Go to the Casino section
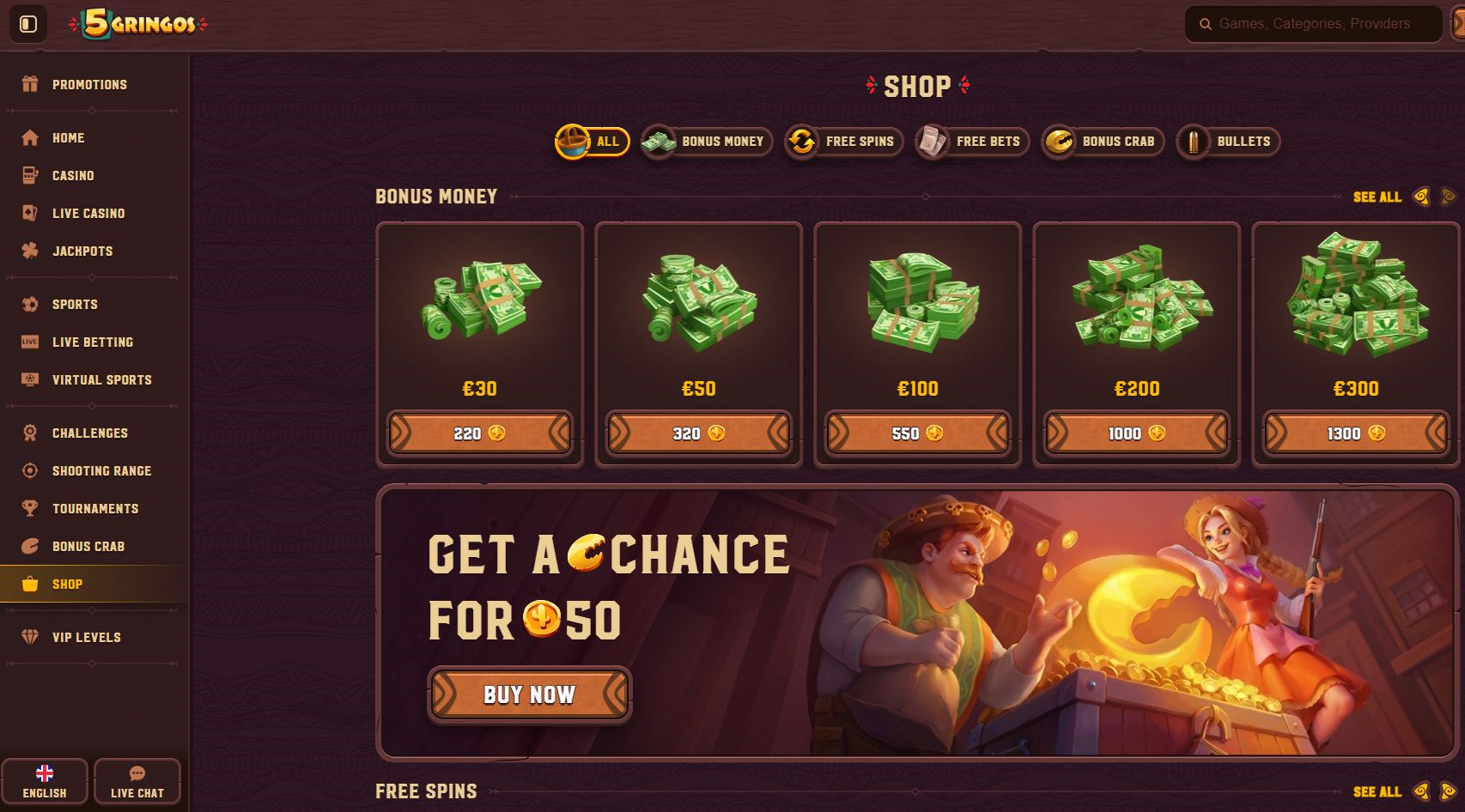This screenshot has width=1465, height=812. (73, 176)
